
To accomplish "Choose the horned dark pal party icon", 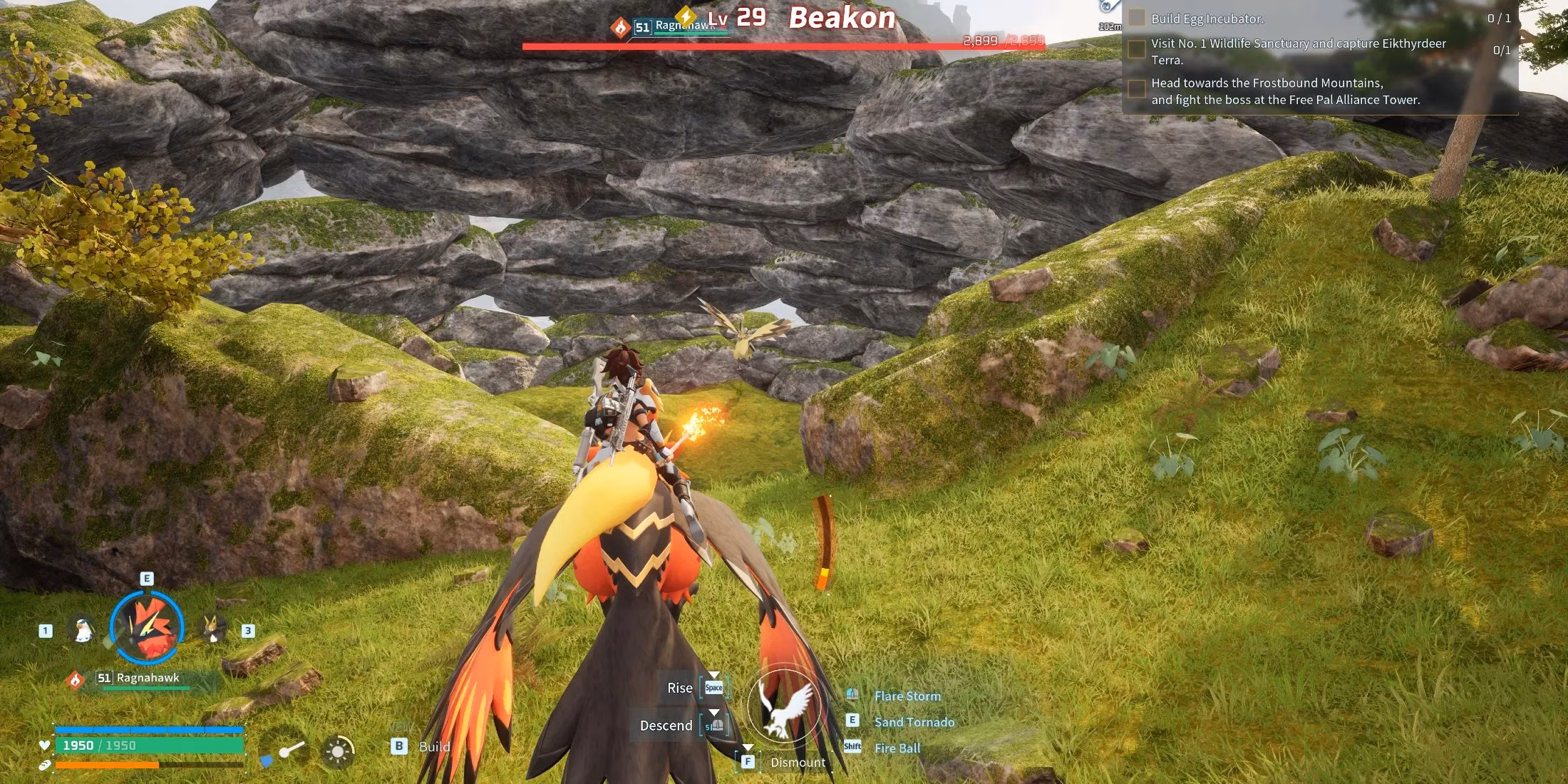I will pyautogui.click(x=212, y=629).
